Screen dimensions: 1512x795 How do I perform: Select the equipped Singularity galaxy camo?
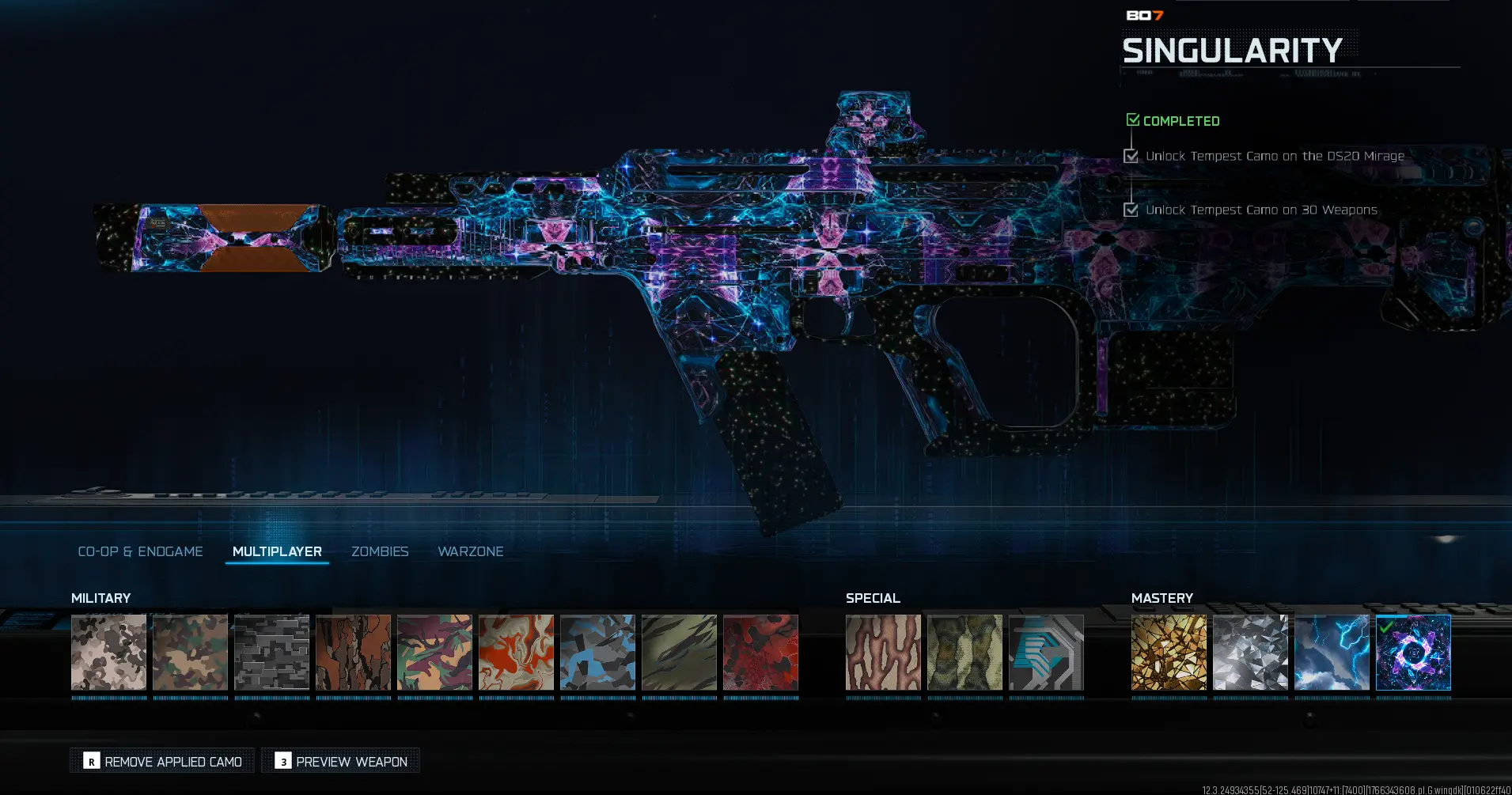pos(1414,653)
